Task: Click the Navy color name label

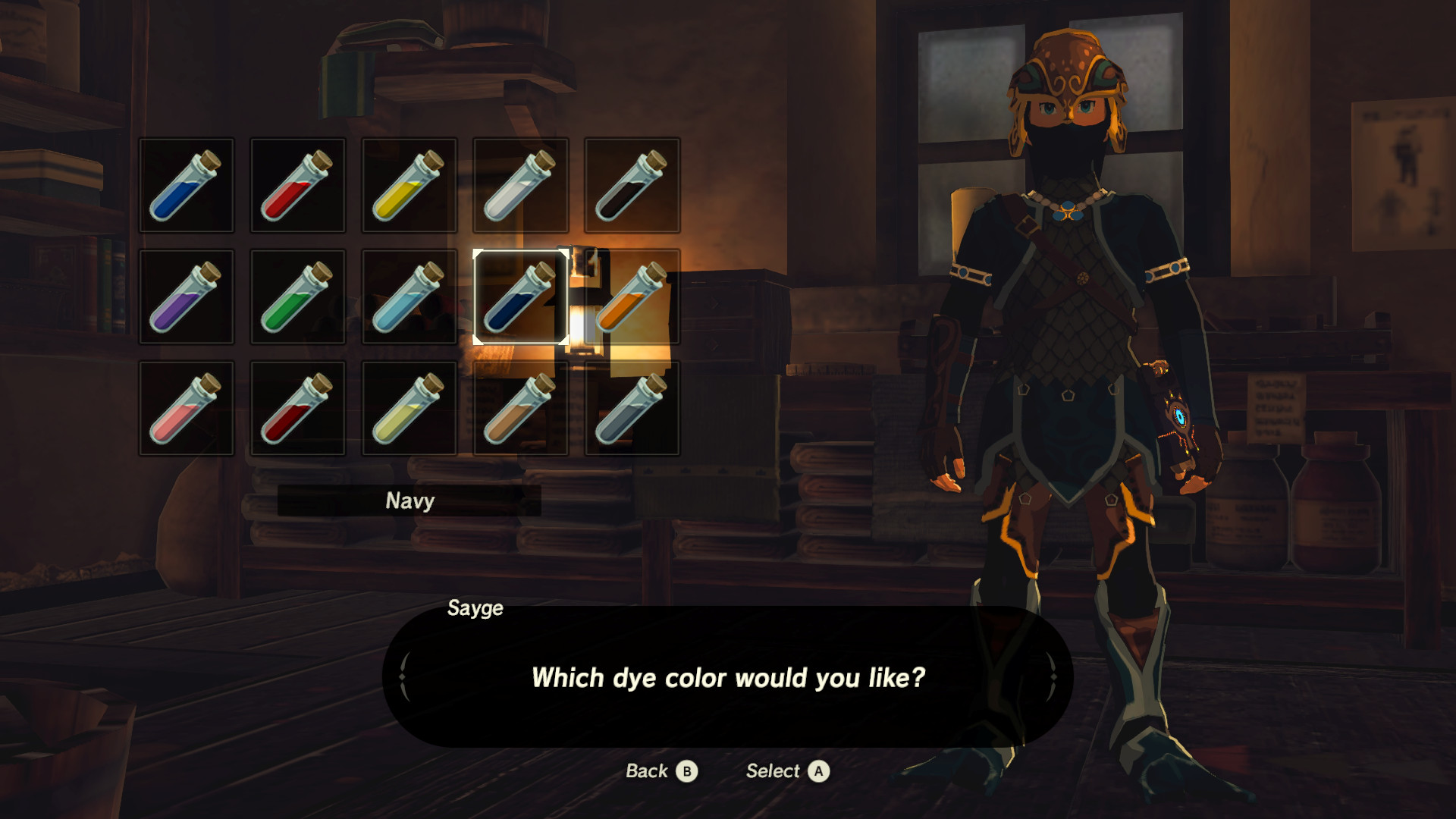Action: (x=410, y=500)
